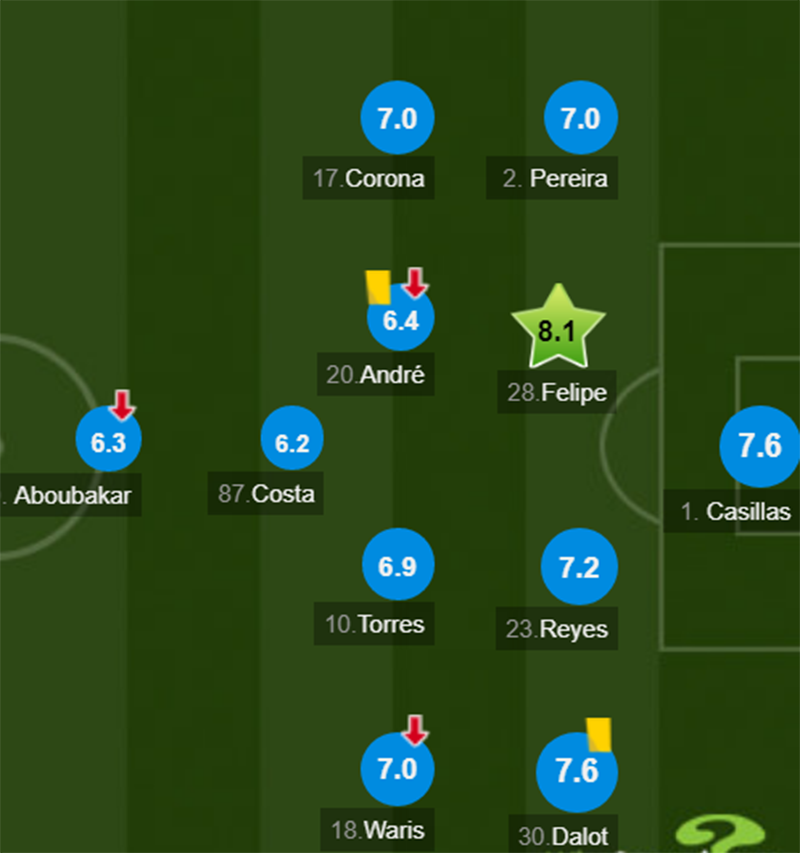Open Reyes' 7.2 rating badge
800x853 pixels.
click(579, 567)
